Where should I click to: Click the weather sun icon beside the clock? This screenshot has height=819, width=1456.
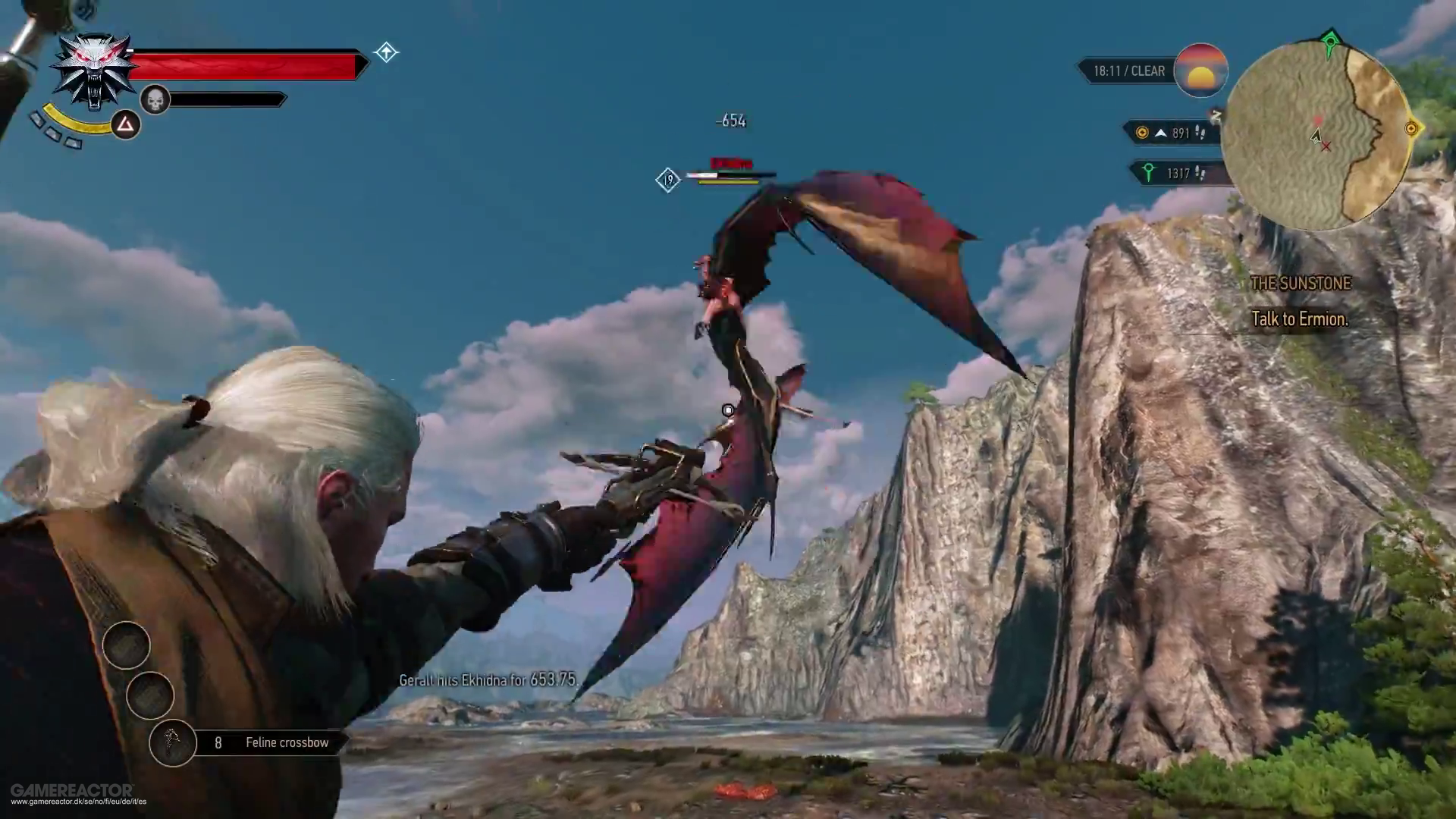click(1202, 70)
